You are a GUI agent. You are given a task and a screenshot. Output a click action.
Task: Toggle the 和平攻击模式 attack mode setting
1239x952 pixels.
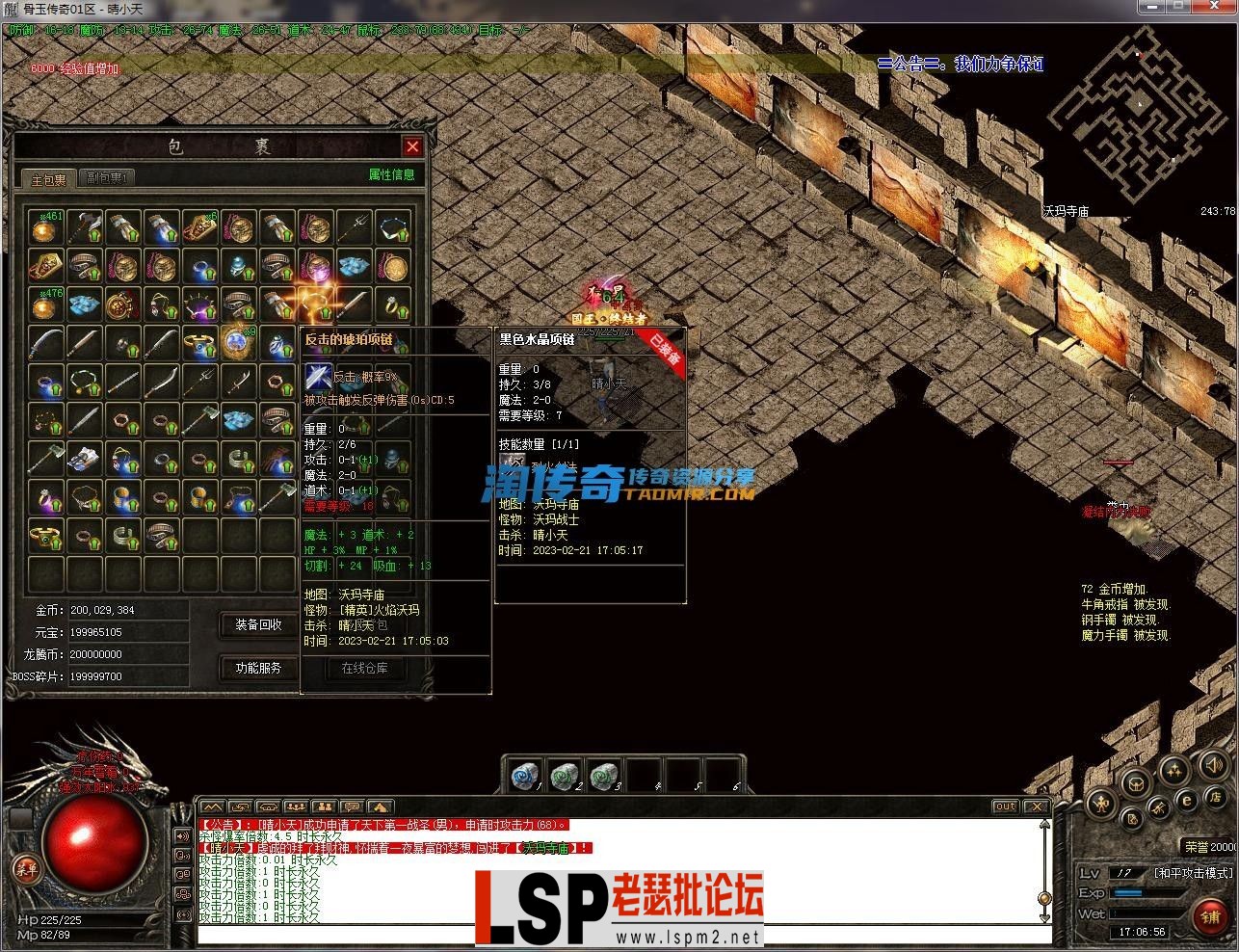pos(1194,873)
